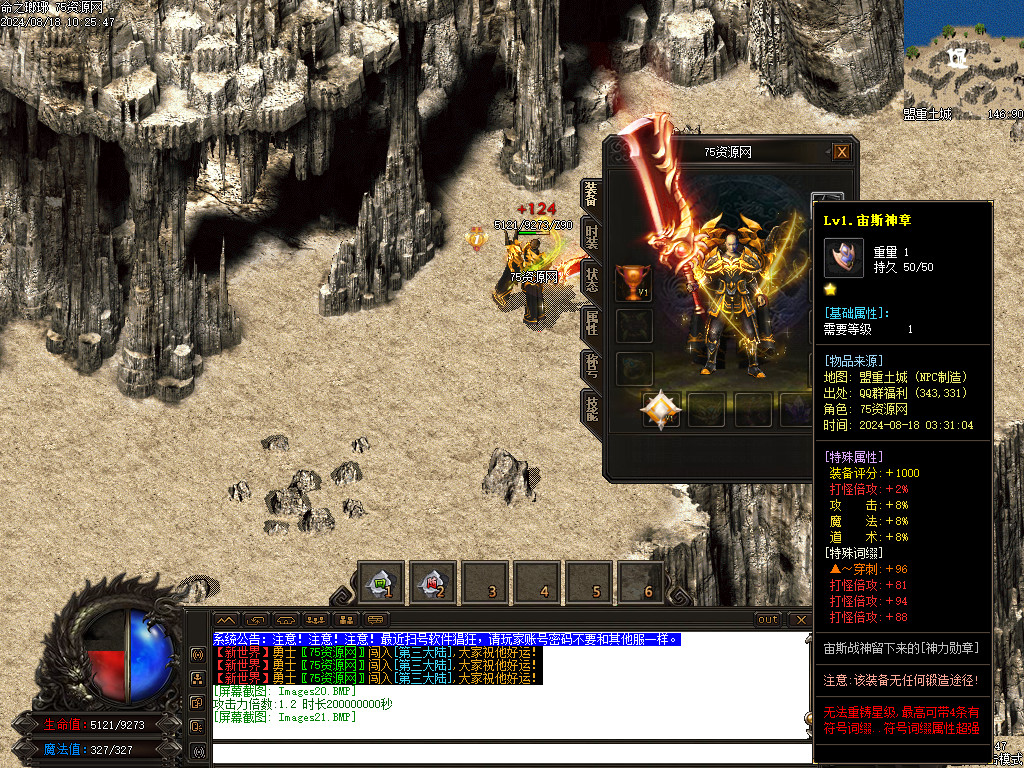Click the 'out' button on chat bar
1024x768 pixels.
coord(768,620)
